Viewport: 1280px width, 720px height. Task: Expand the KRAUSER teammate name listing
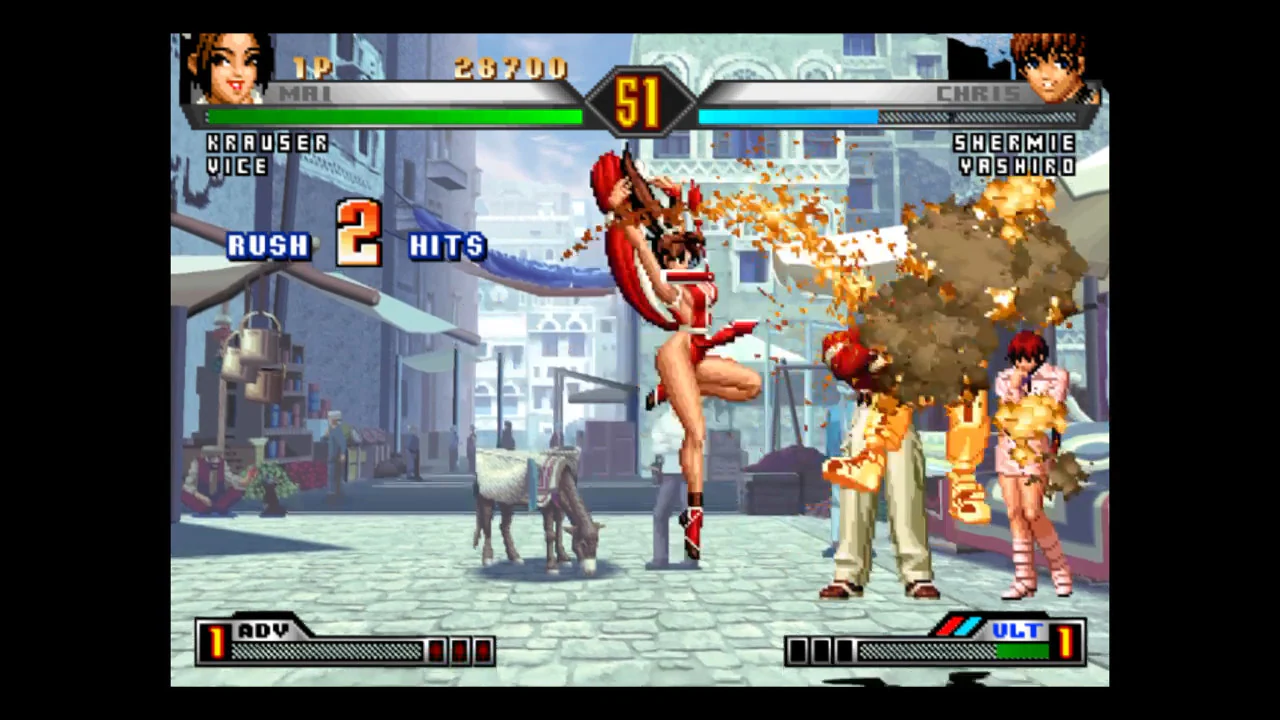[266, 143]
